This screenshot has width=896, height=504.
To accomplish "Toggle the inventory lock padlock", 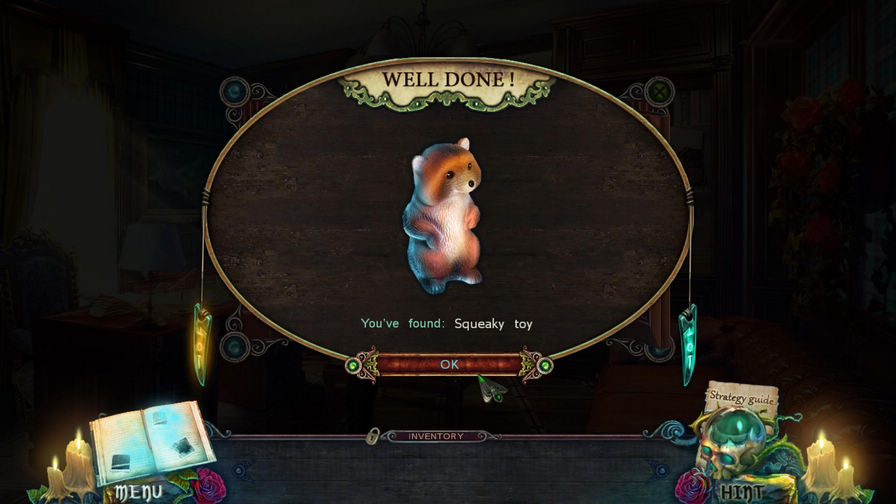I will pos(372,436).
